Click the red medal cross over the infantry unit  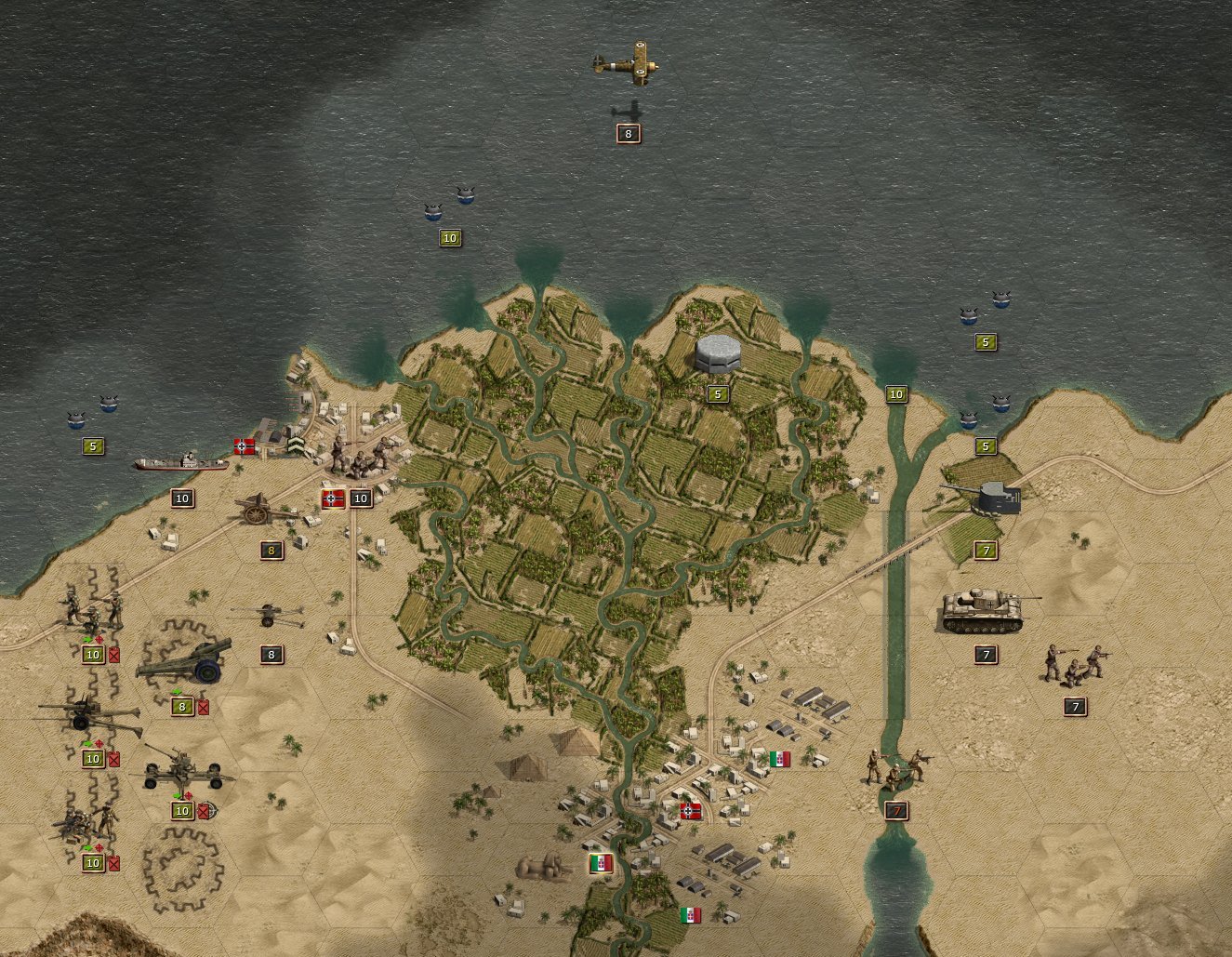point(99,639)
